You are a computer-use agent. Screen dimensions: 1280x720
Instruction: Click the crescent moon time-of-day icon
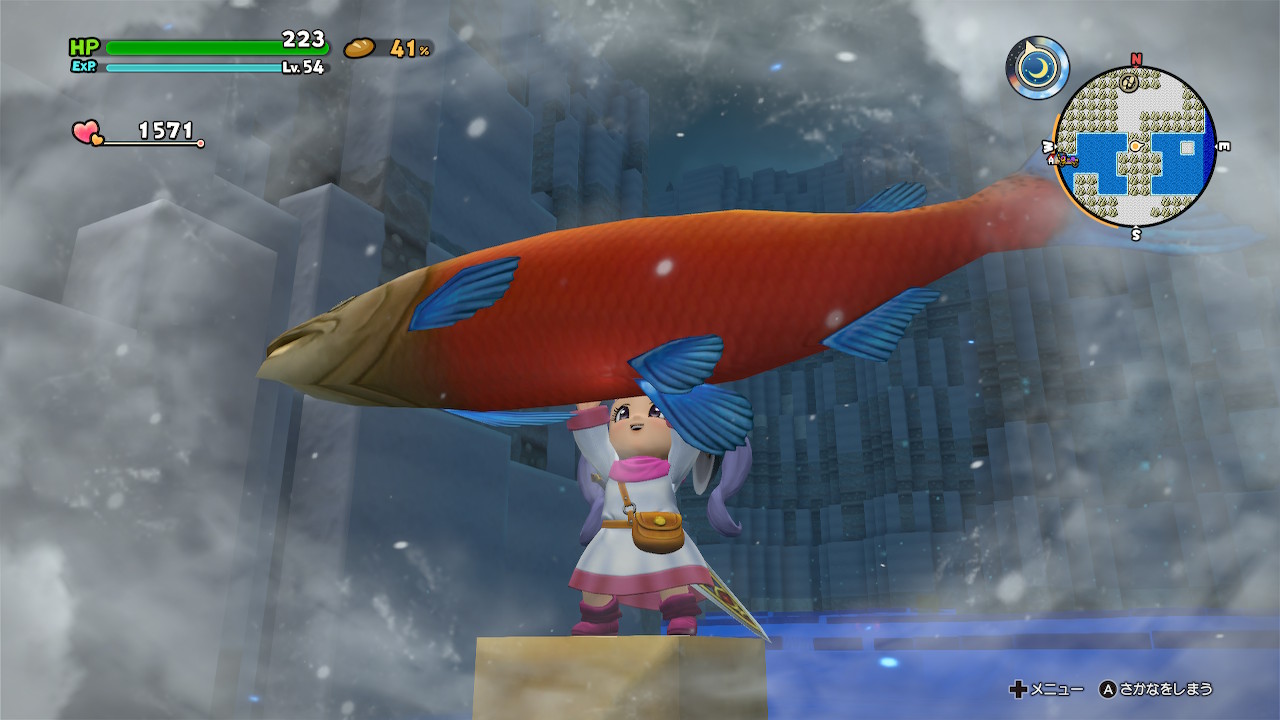[x=1037, y=67]
